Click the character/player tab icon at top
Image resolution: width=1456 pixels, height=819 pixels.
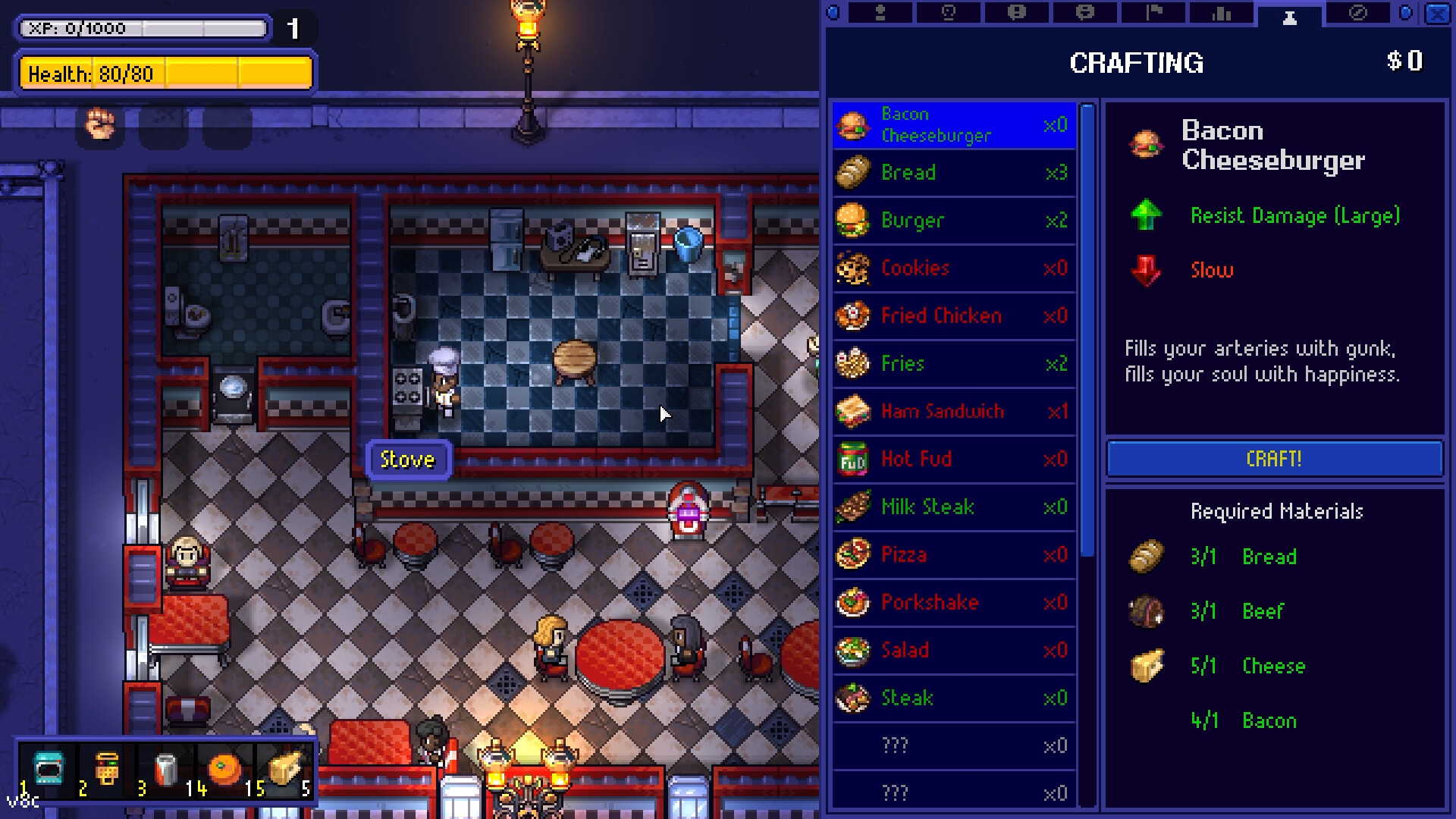pos(881,13)
